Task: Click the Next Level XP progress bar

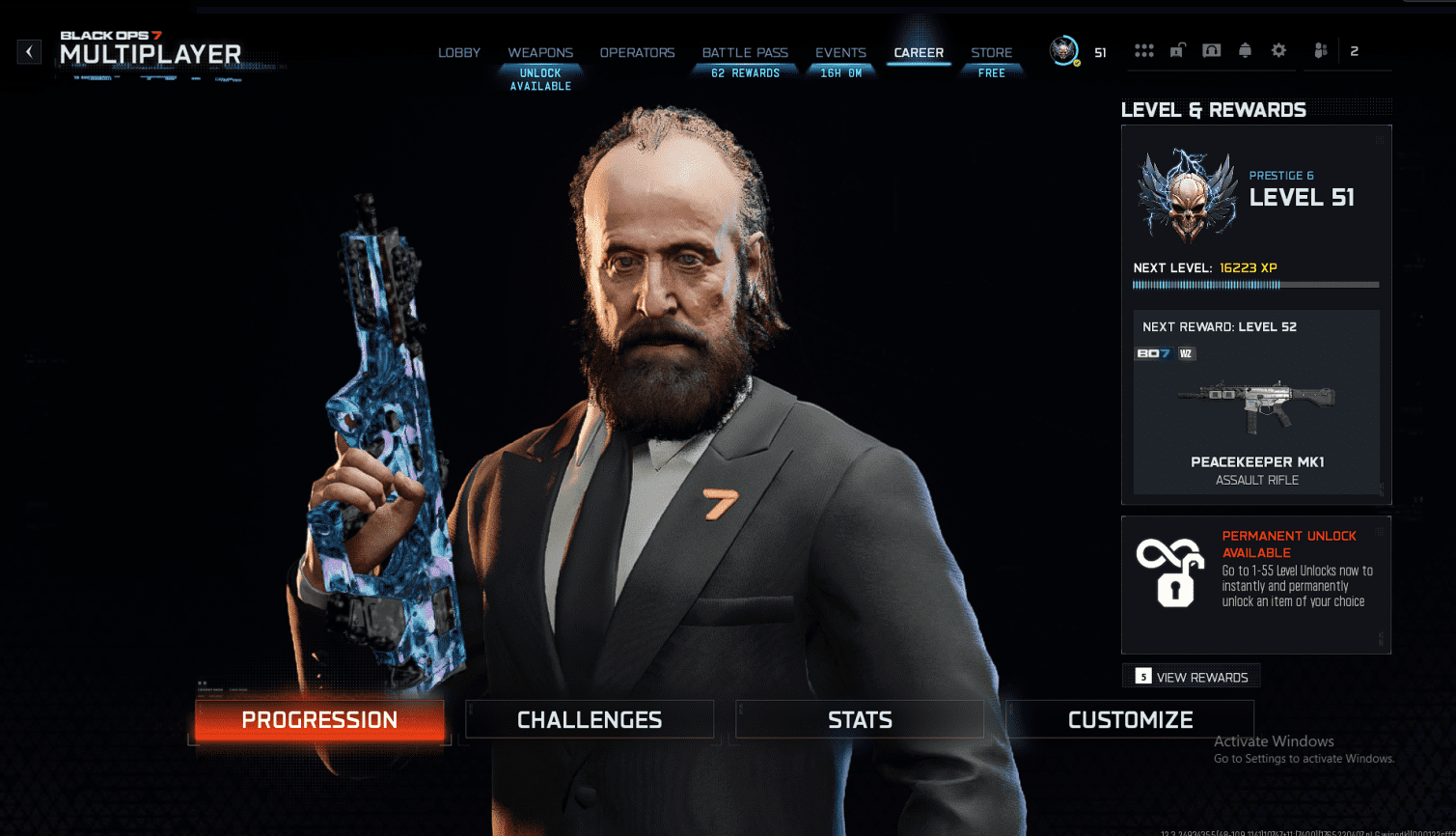Action: coord(1254,285)
